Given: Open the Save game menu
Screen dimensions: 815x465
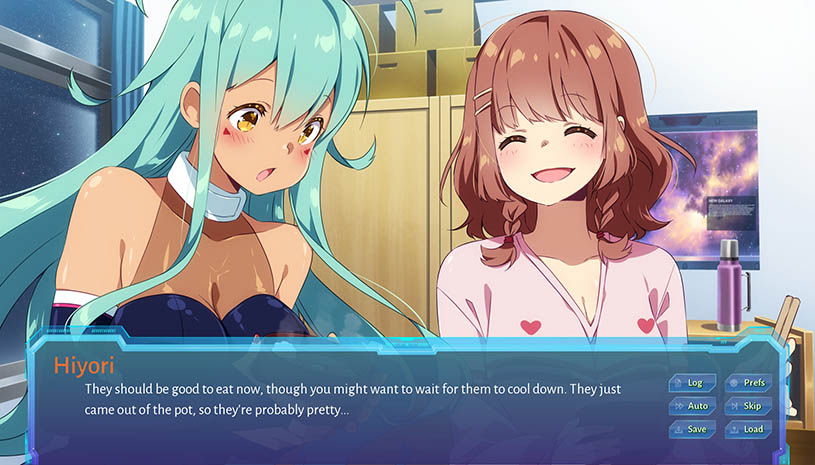Looking at the screenshot, I should (x=692, y=429).
